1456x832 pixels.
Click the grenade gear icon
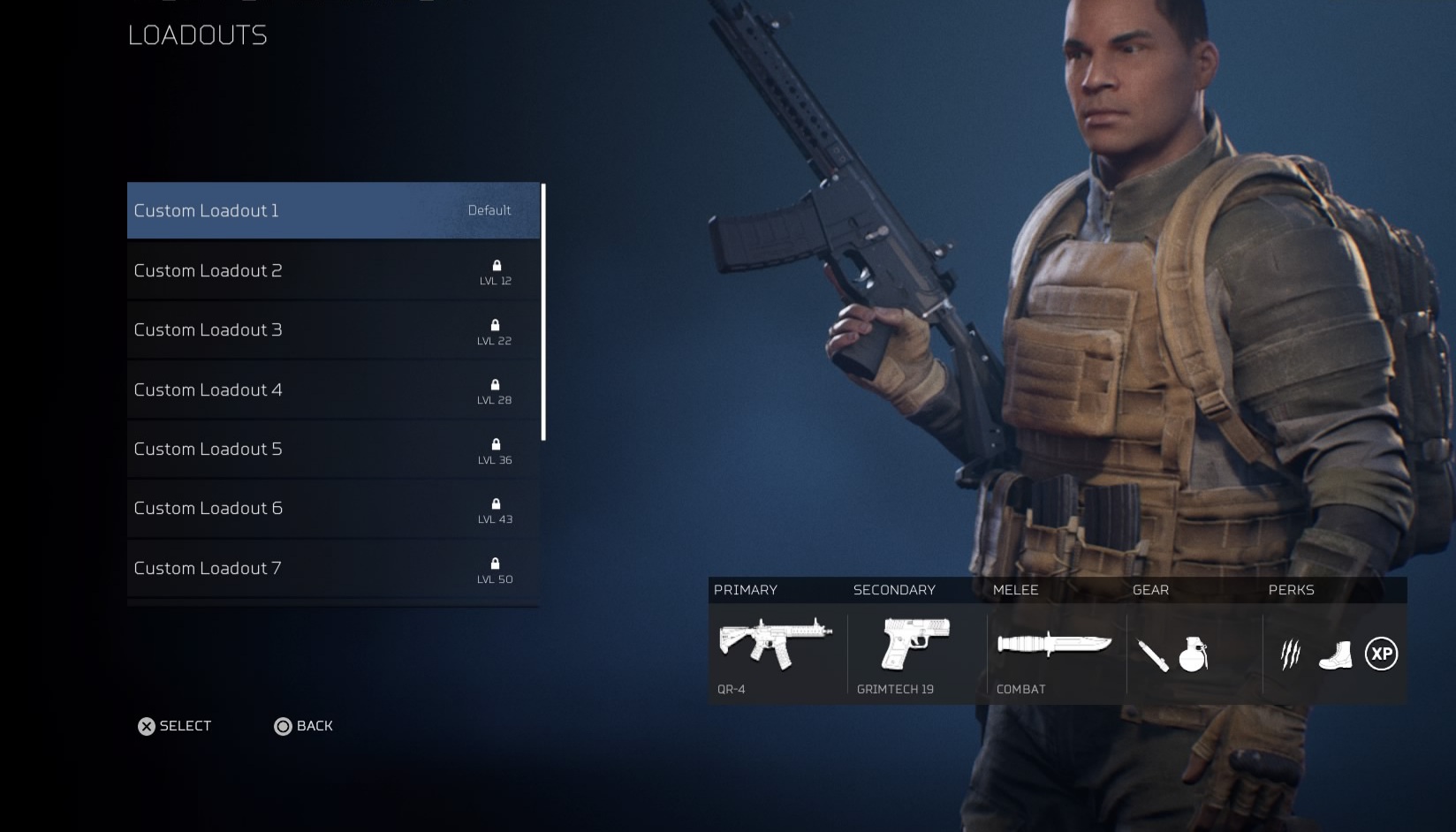1193,654
